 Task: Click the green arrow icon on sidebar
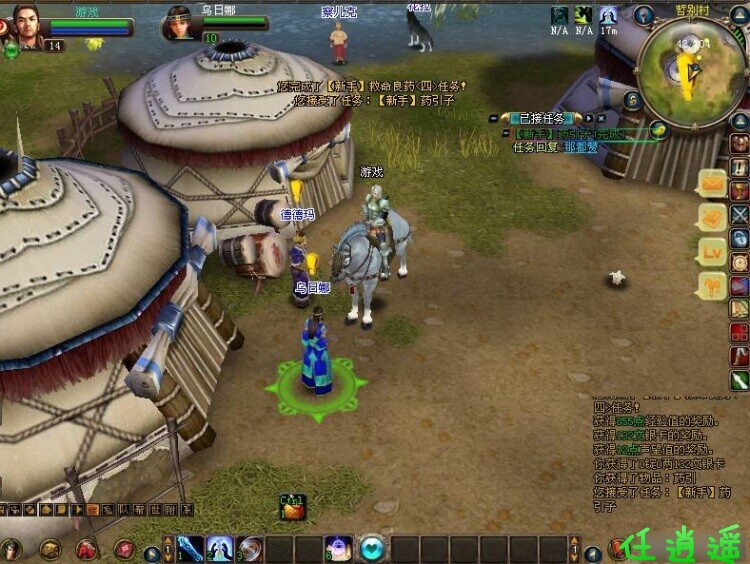[739, 380]
